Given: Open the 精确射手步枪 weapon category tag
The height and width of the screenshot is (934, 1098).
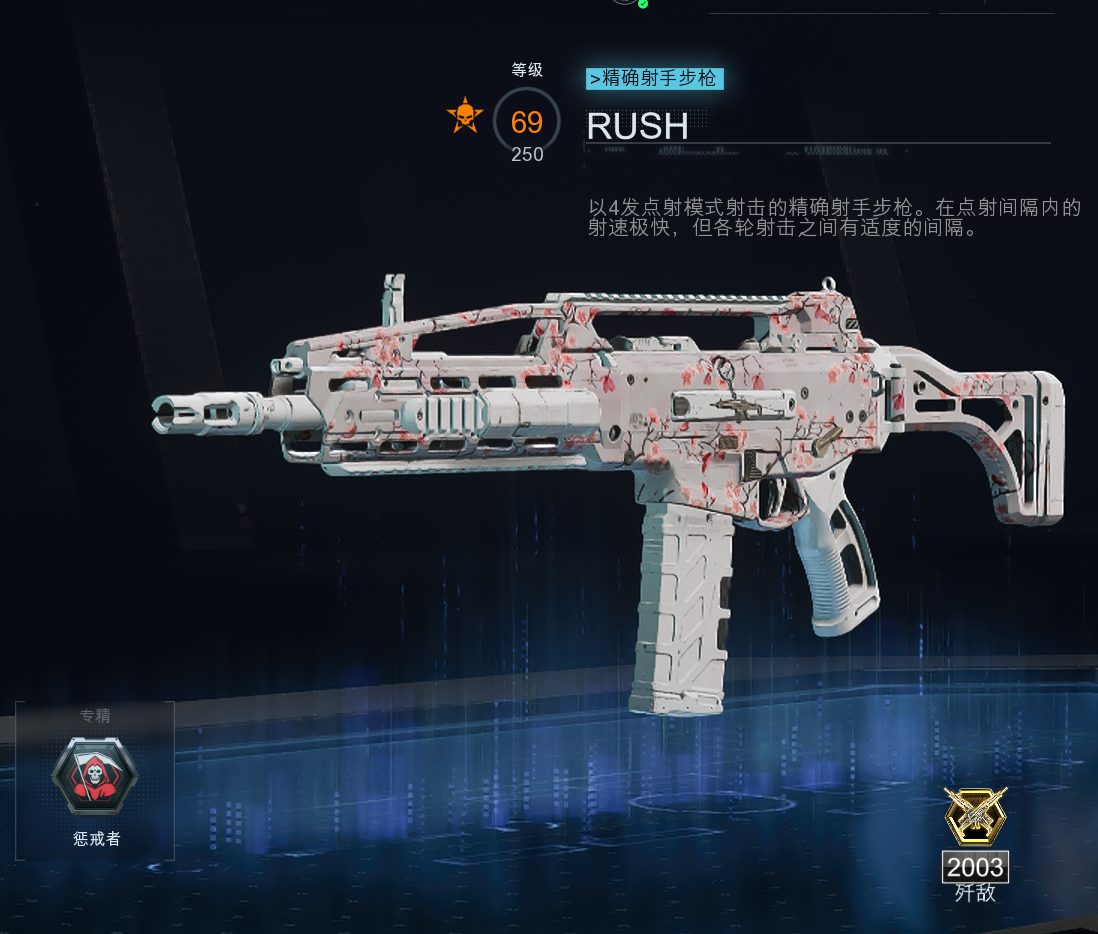Looking at the screenshot, I should (x=655, y=79).
